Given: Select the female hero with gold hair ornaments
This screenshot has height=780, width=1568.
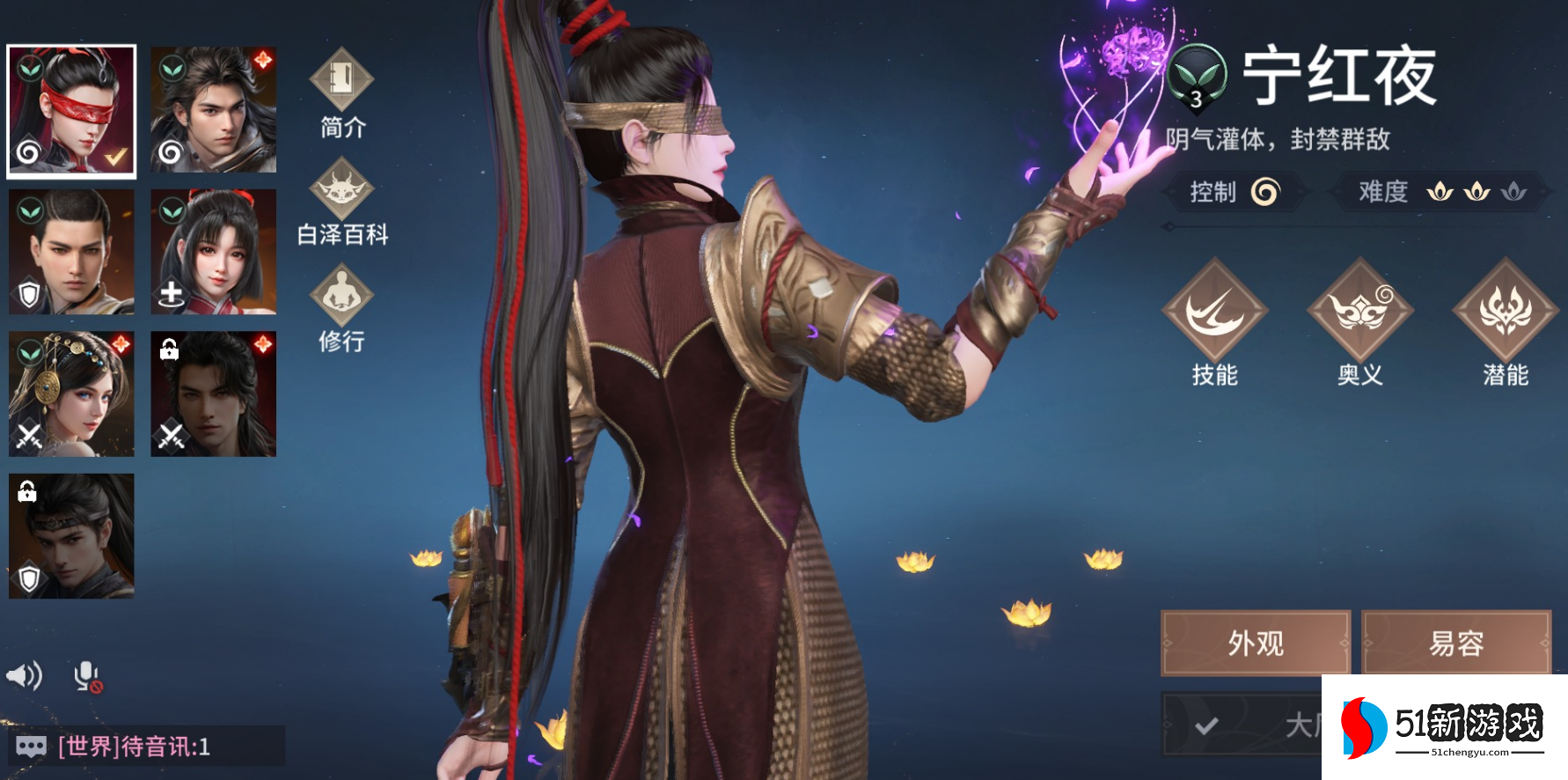Looking at the screenshot, I should click(x=71, y=394).
